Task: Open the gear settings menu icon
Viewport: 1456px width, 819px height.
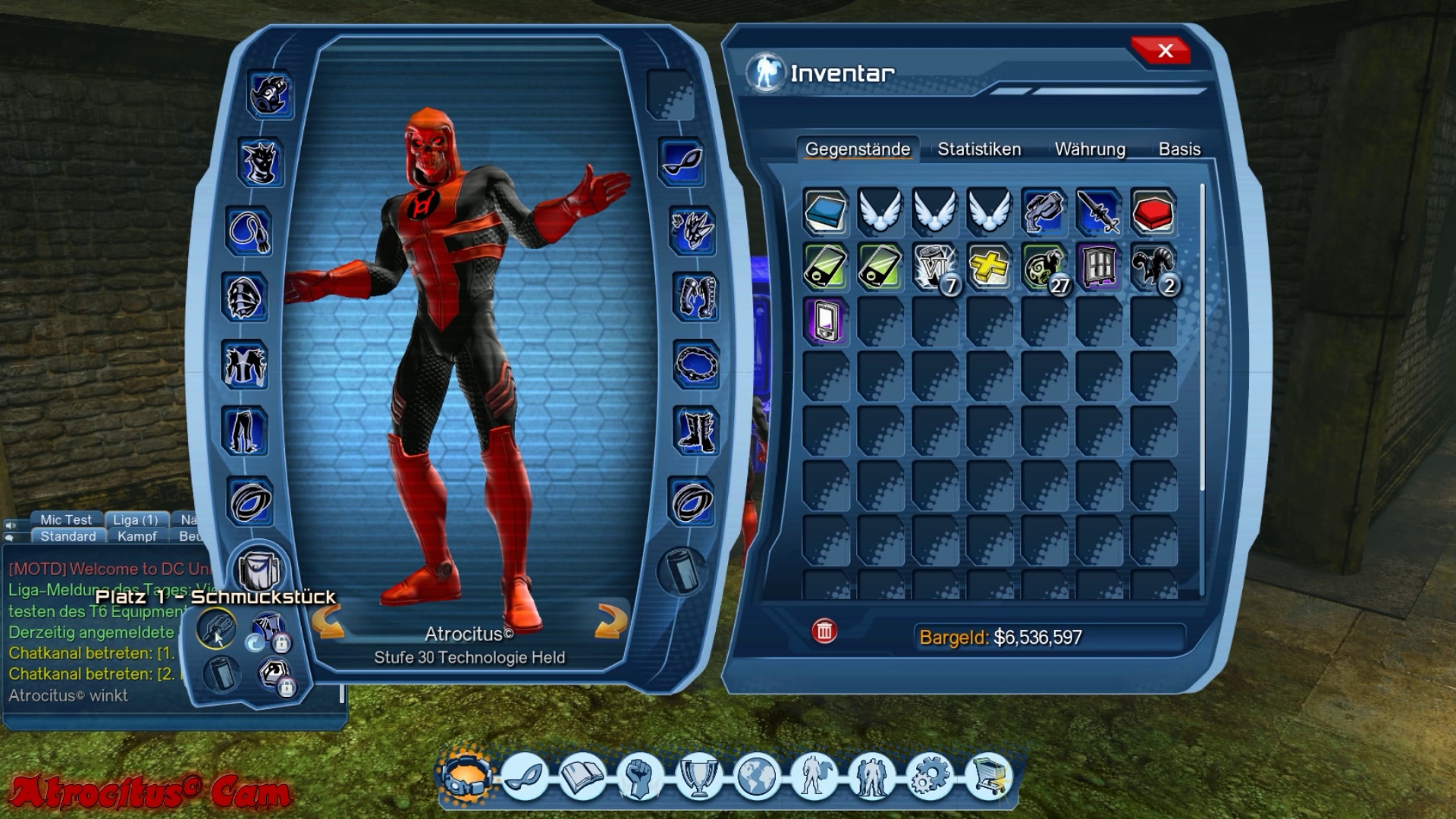Action: (x=930, y=777)
